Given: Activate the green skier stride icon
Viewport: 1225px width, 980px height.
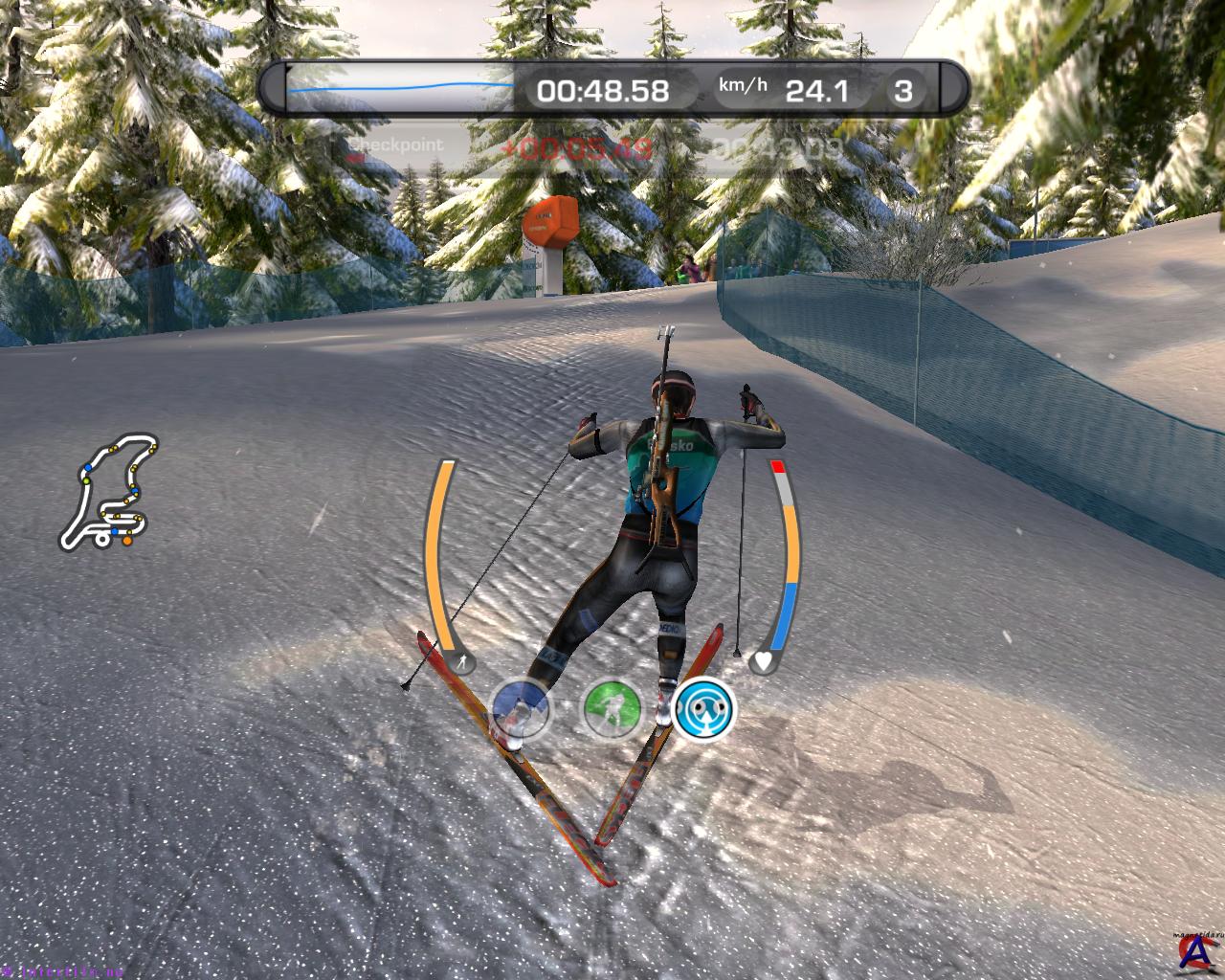Looking at the screenshot, I should 612,710.
